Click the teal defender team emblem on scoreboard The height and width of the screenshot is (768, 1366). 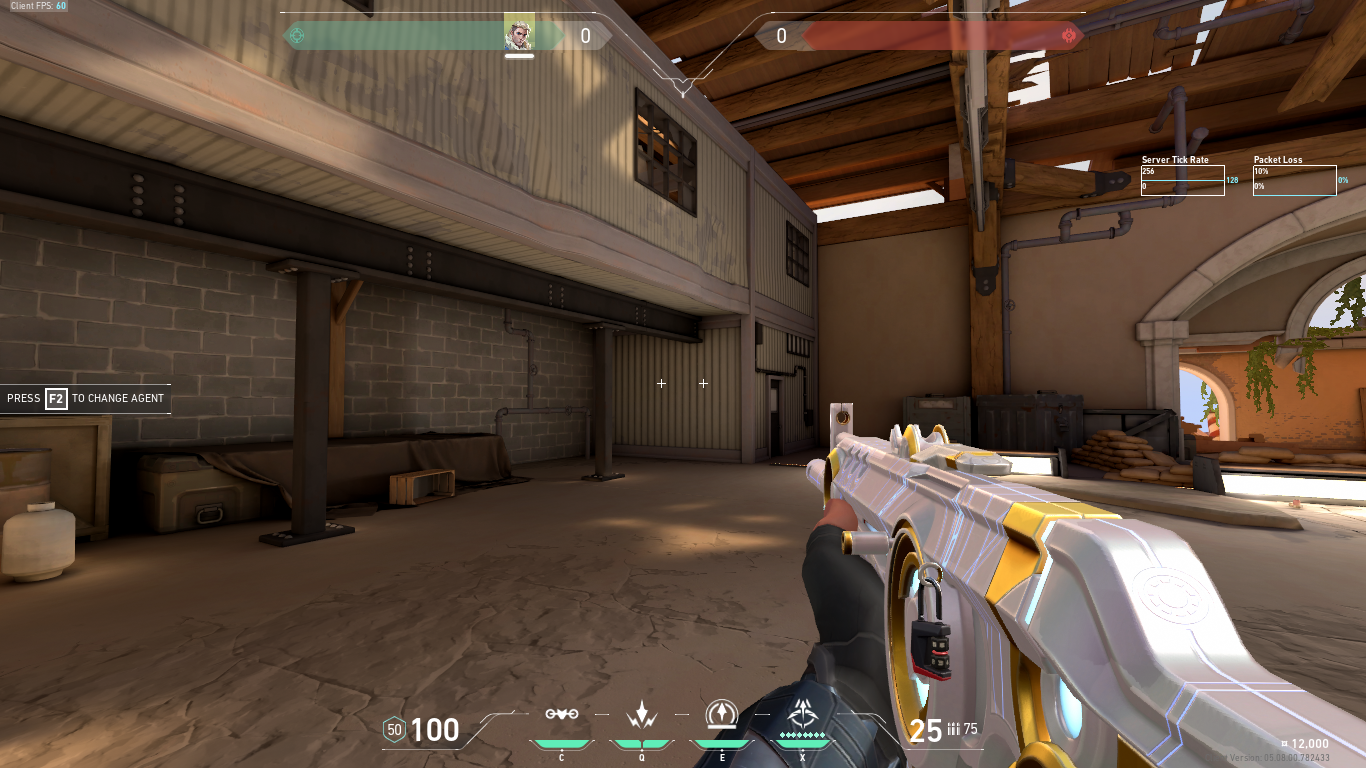click(295, 35)
